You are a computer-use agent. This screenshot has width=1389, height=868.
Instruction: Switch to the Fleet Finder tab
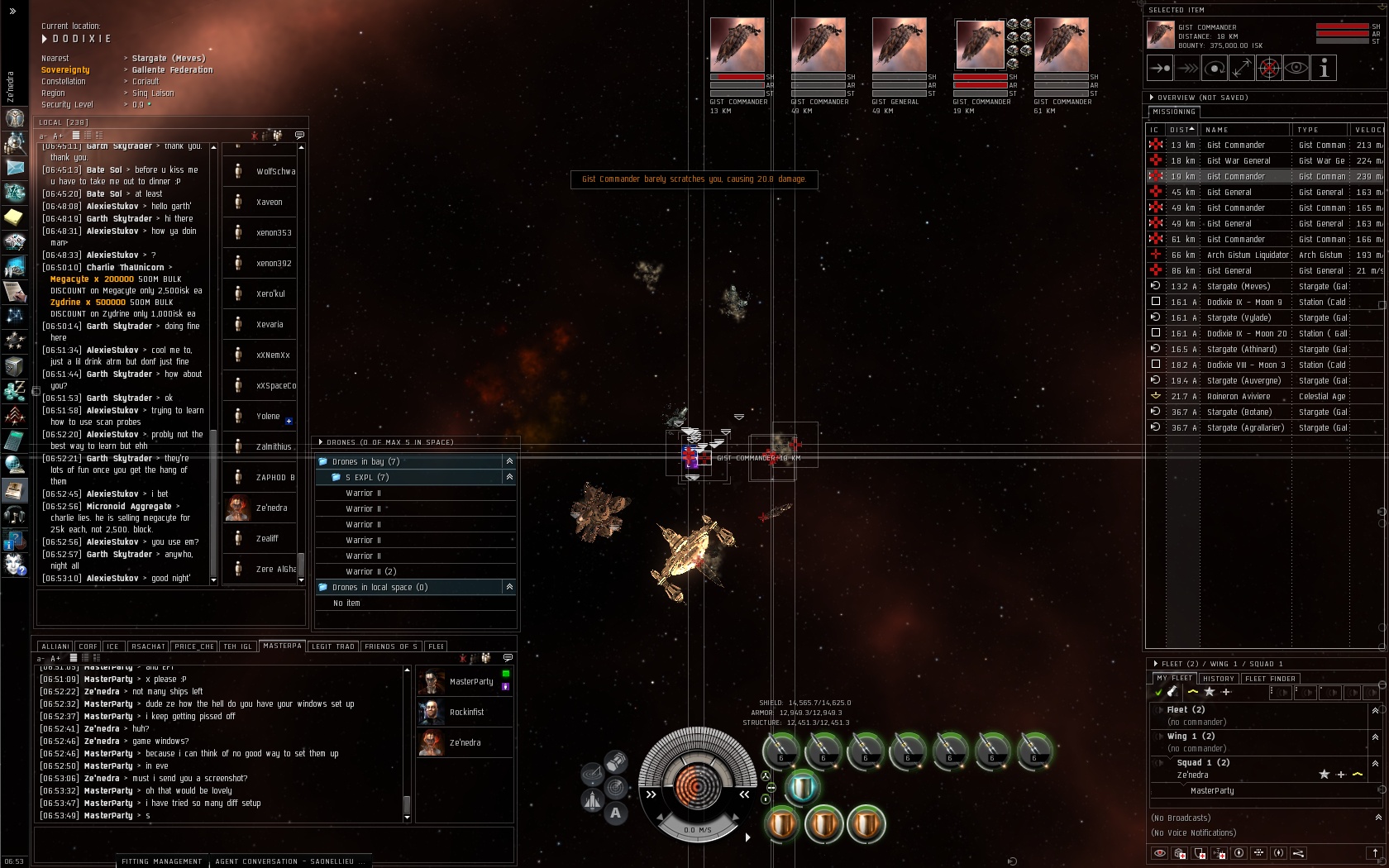click(1271, 679)
